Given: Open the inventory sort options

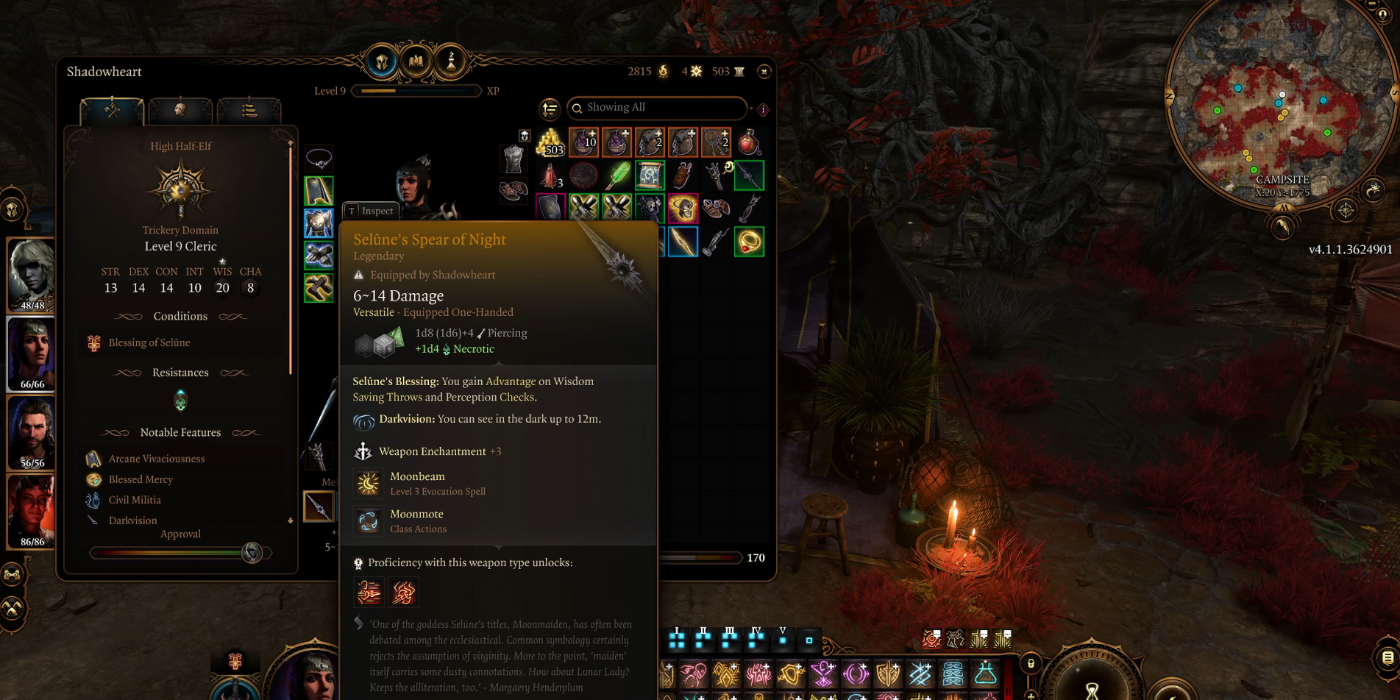Looking at the screenshot, I should pyautogui.click(x=549, y=108).
